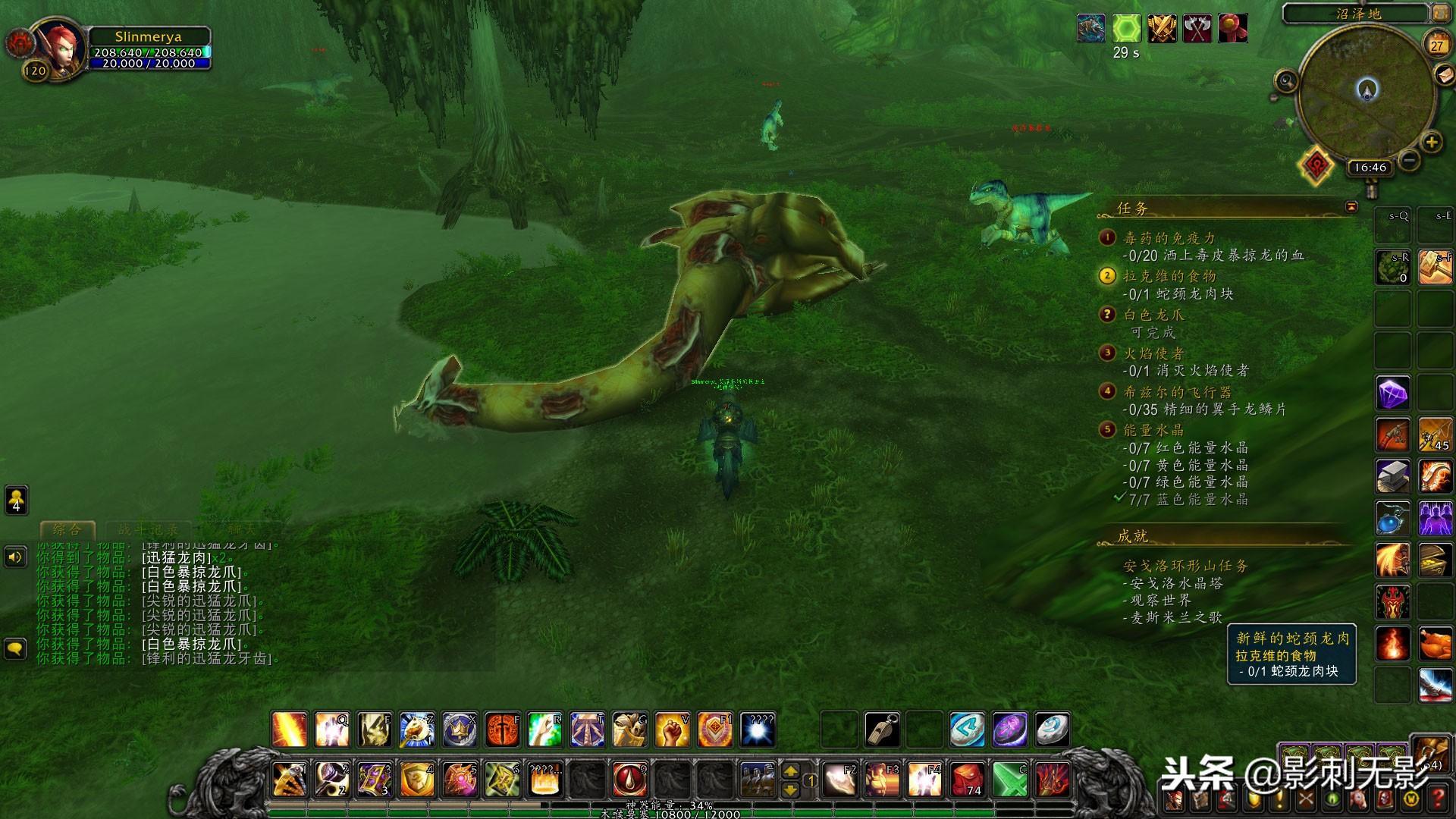The width and height of the screenshot is (1456, 819).
Task: Page the action bar up with arrow
Action: click(790, 770)
